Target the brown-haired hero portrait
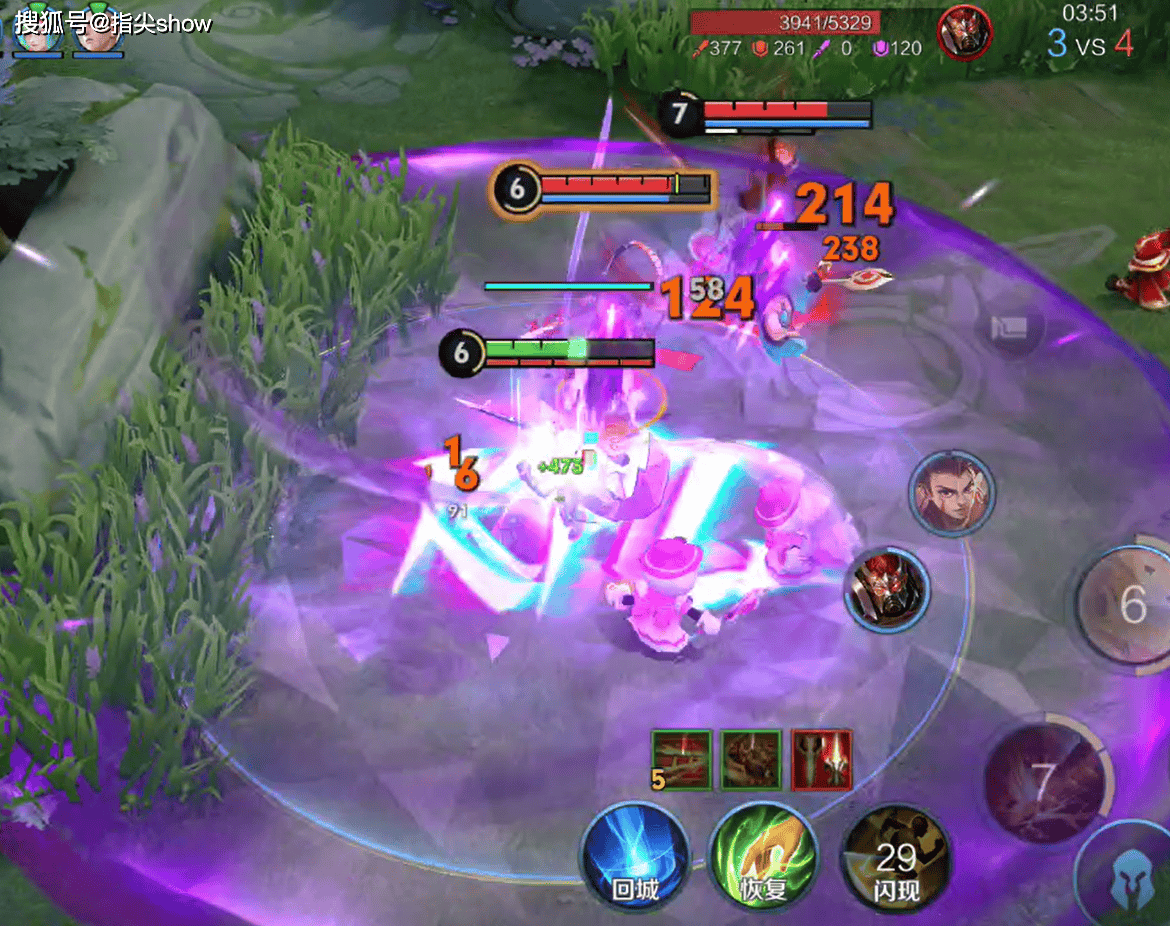Viewport: 1170px width, 926px height. 951,493
